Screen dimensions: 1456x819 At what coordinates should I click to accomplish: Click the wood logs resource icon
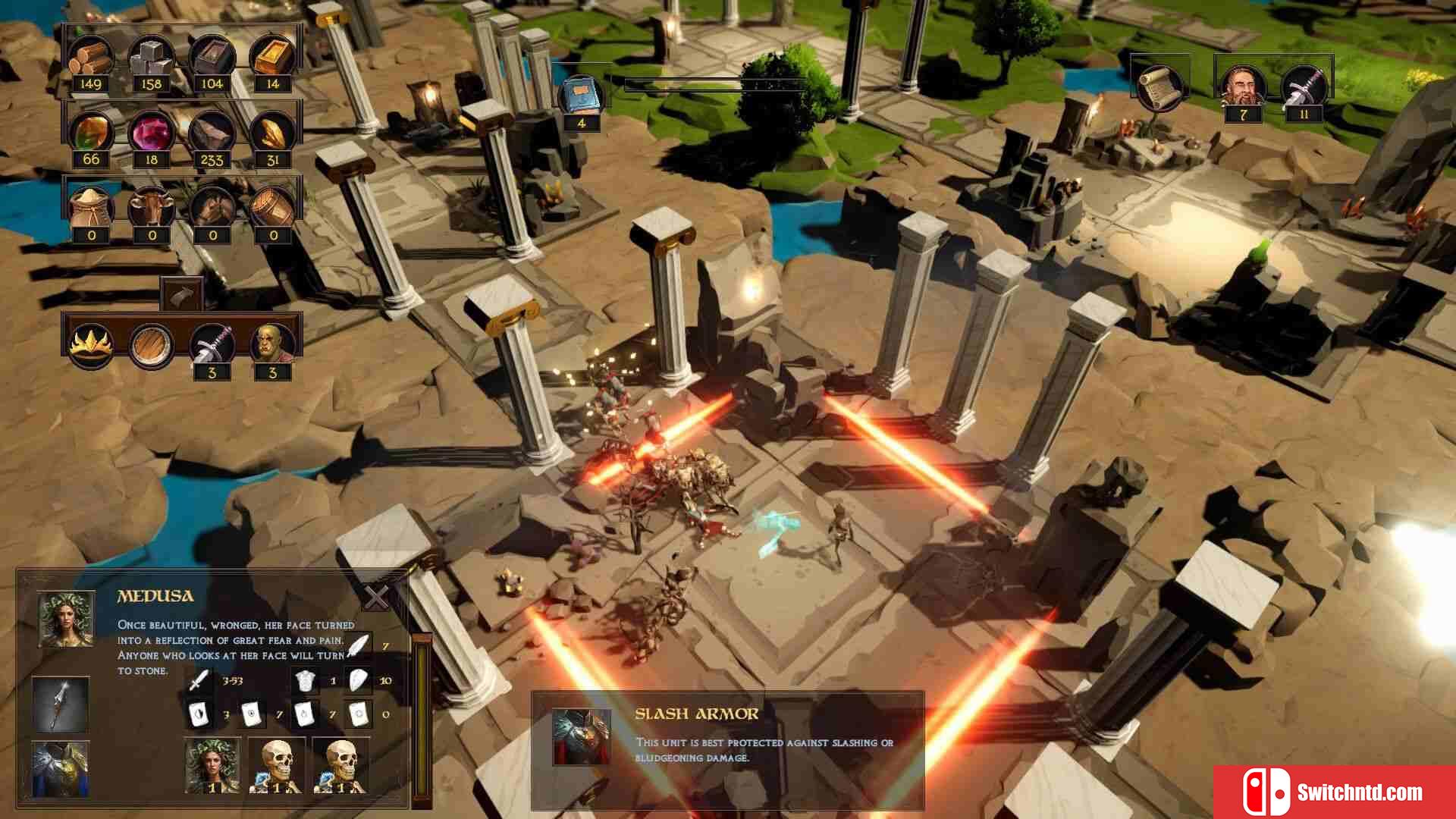[91, 58]
